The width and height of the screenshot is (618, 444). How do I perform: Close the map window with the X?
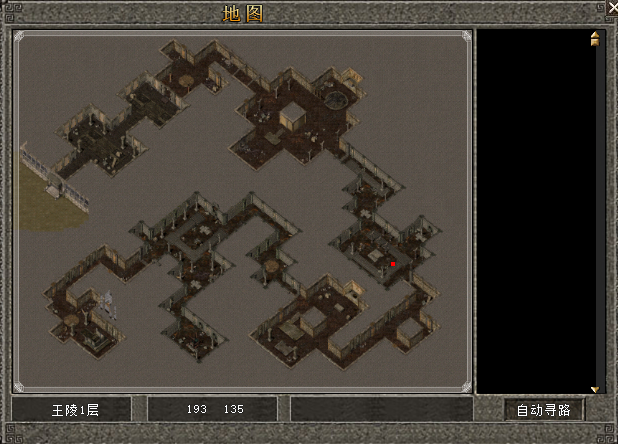(612, 8)
